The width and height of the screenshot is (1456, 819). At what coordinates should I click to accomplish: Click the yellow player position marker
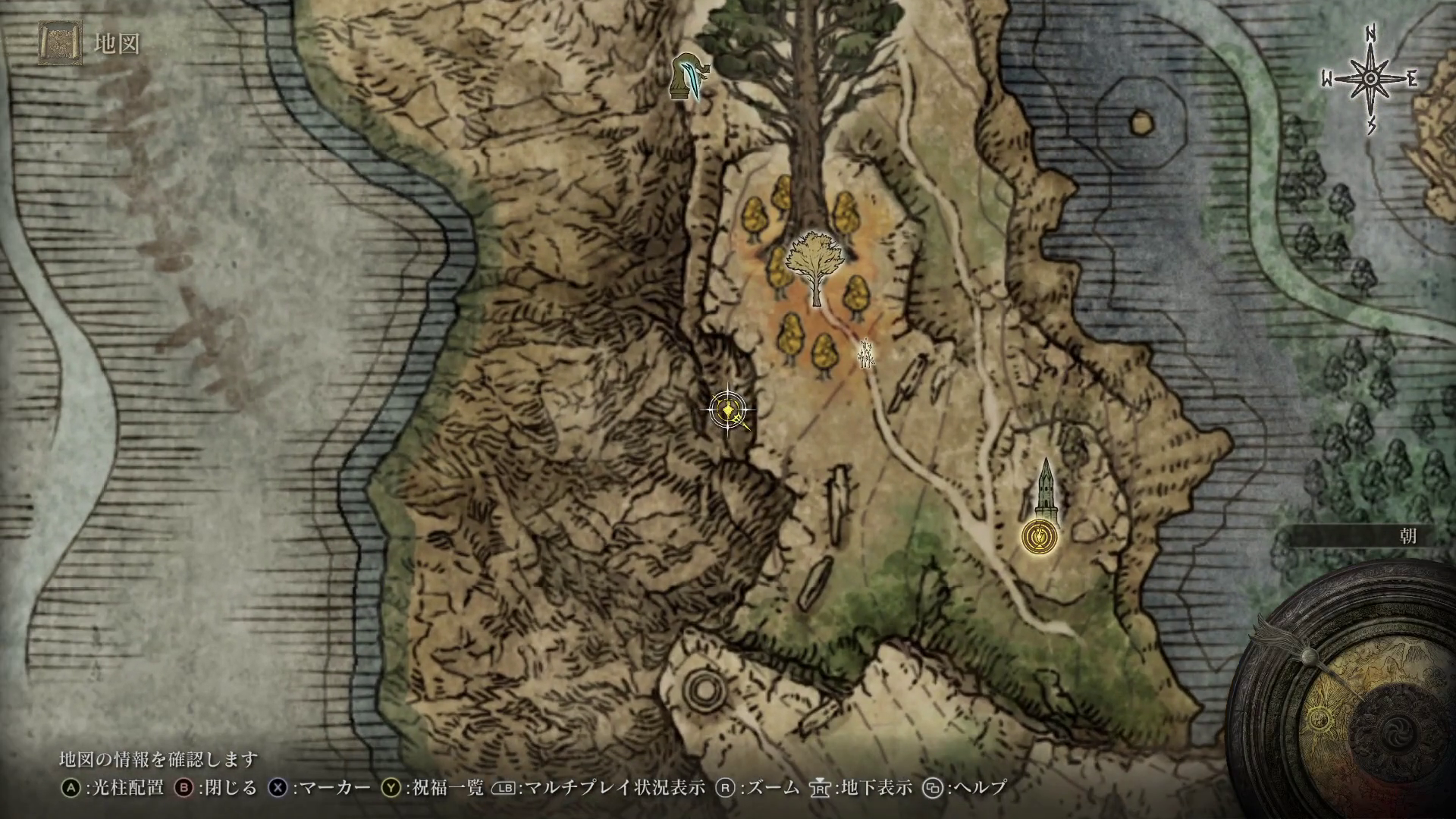(729, 410)
